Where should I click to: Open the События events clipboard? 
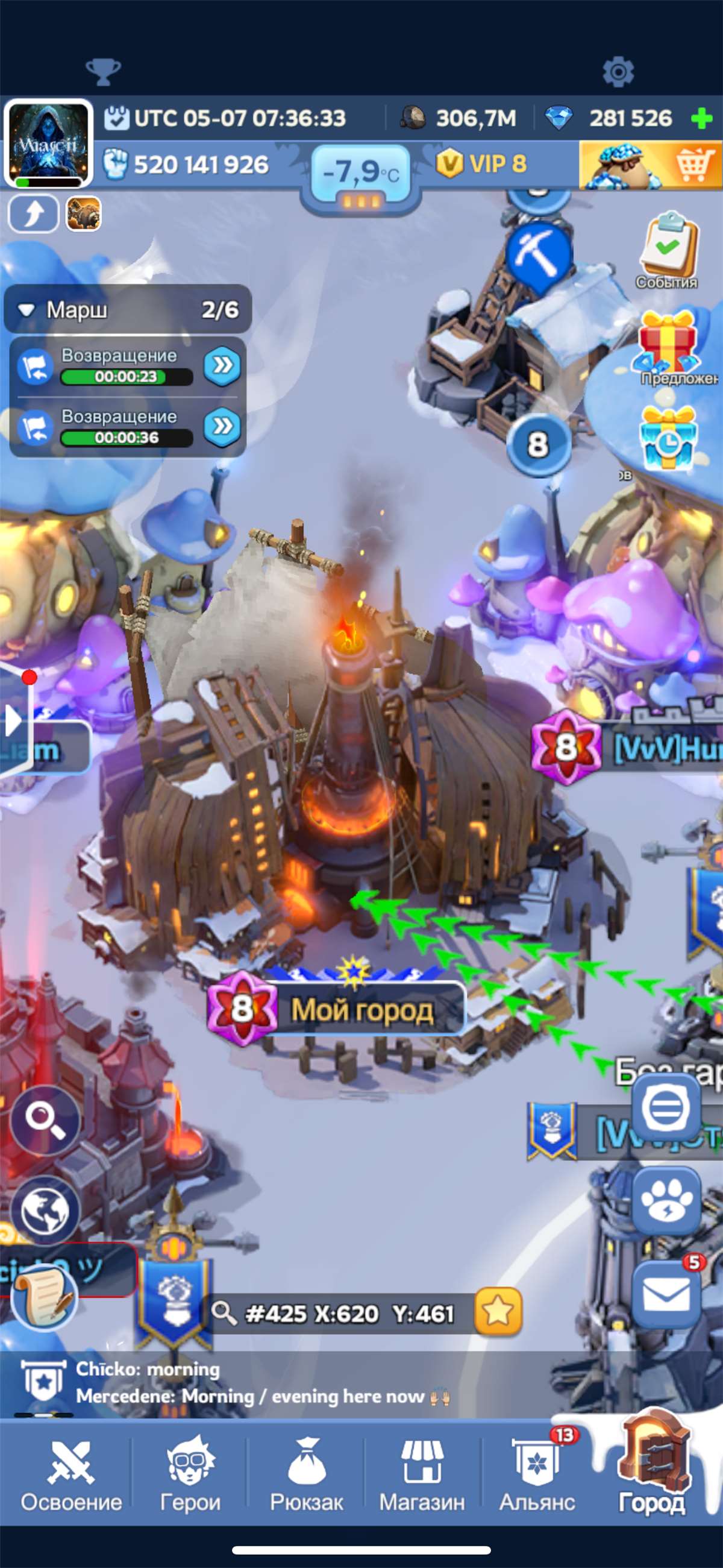[x=668, y=250]
